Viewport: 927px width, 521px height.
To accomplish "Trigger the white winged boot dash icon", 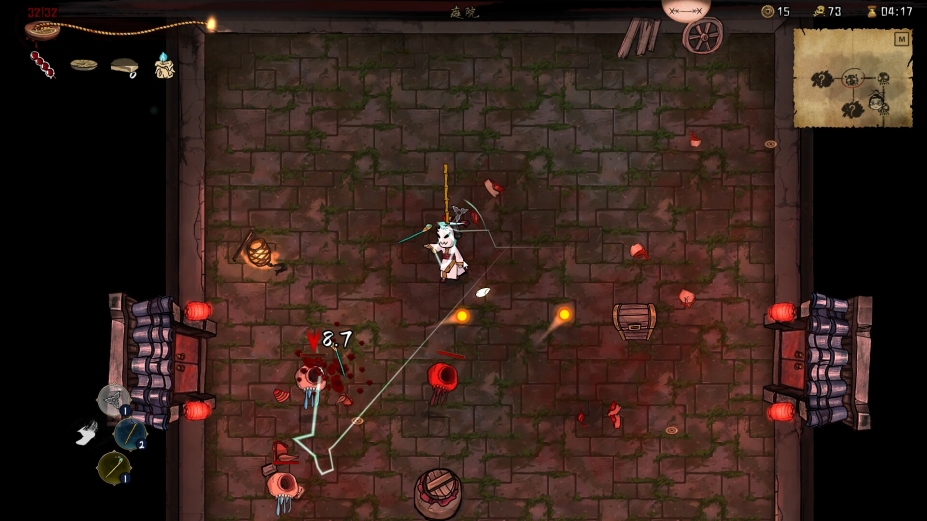I will (x=87, y=433).
